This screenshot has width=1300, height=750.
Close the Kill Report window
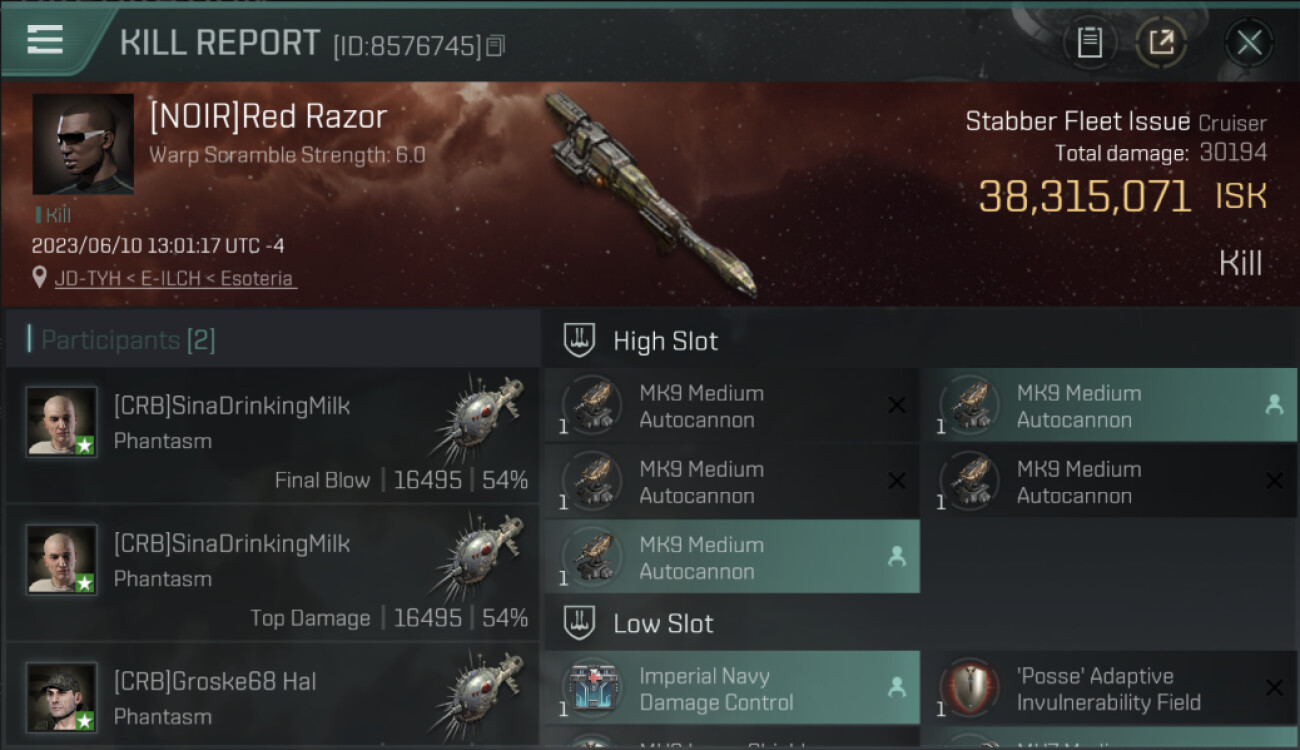(1248, 42)
